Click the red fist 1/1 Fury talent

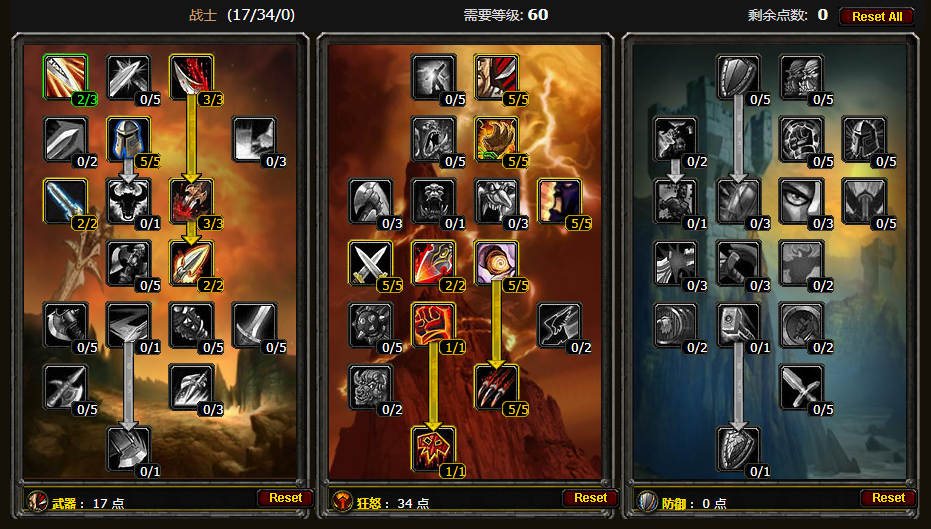pos(433,325)
